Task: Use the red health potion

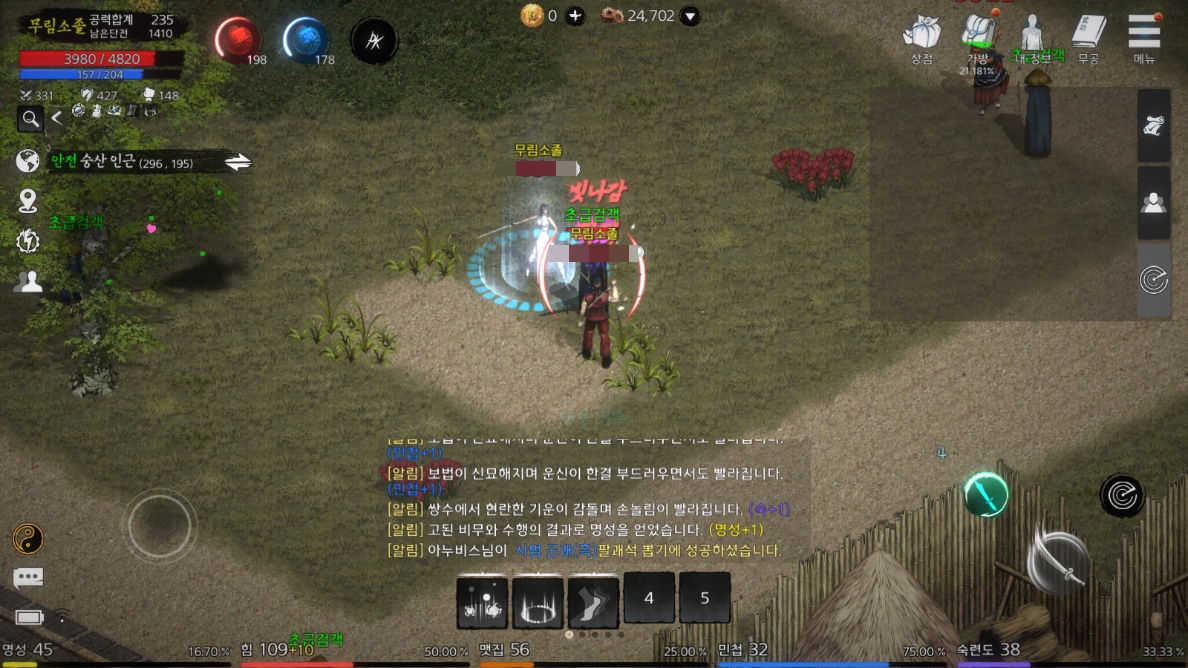Action: click(x=237, y=40)
